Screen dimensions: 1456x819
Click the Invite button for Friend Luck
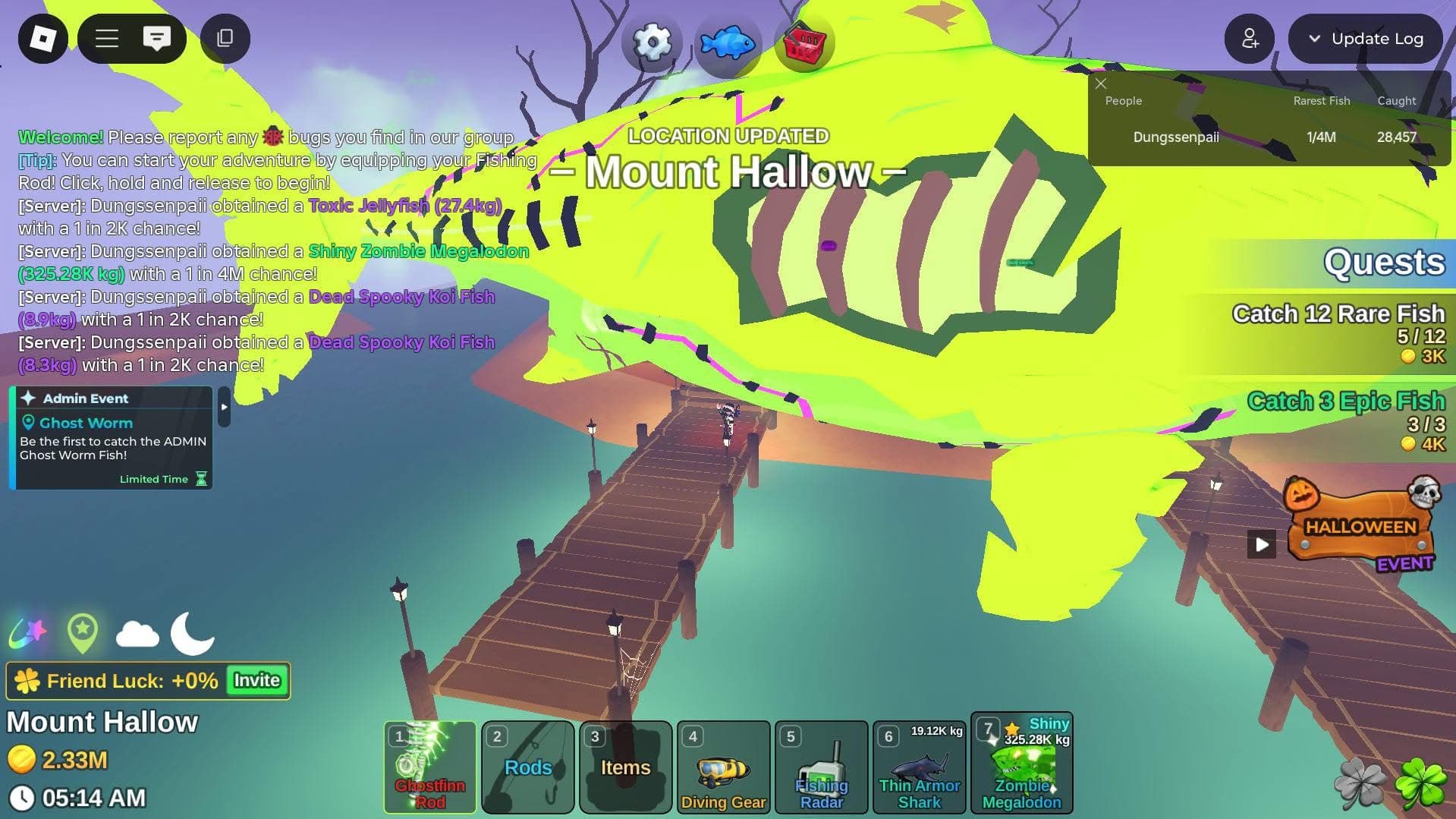tap(256, 680)
